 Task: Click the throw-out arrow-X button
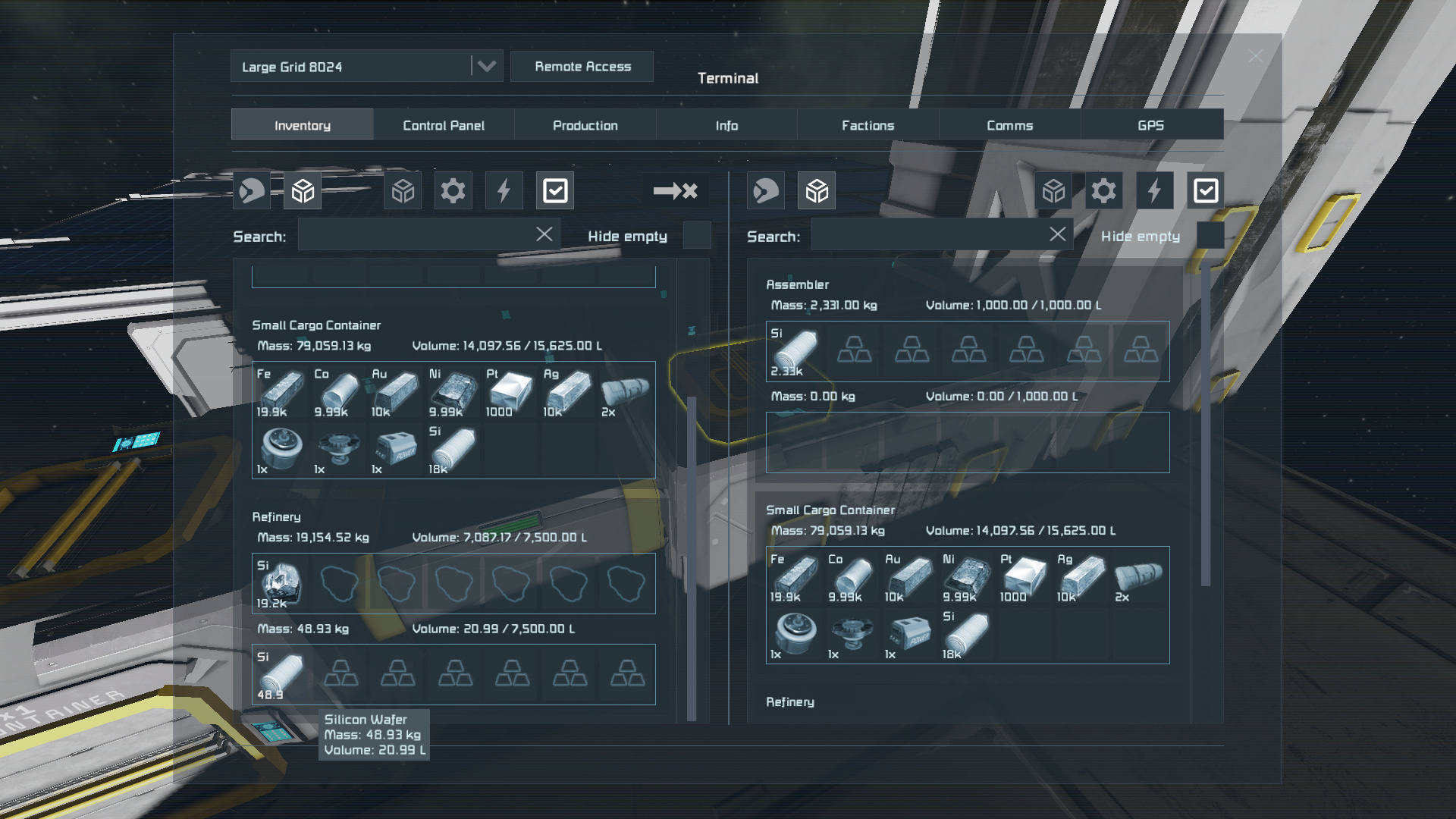click(x=675, y=191)
